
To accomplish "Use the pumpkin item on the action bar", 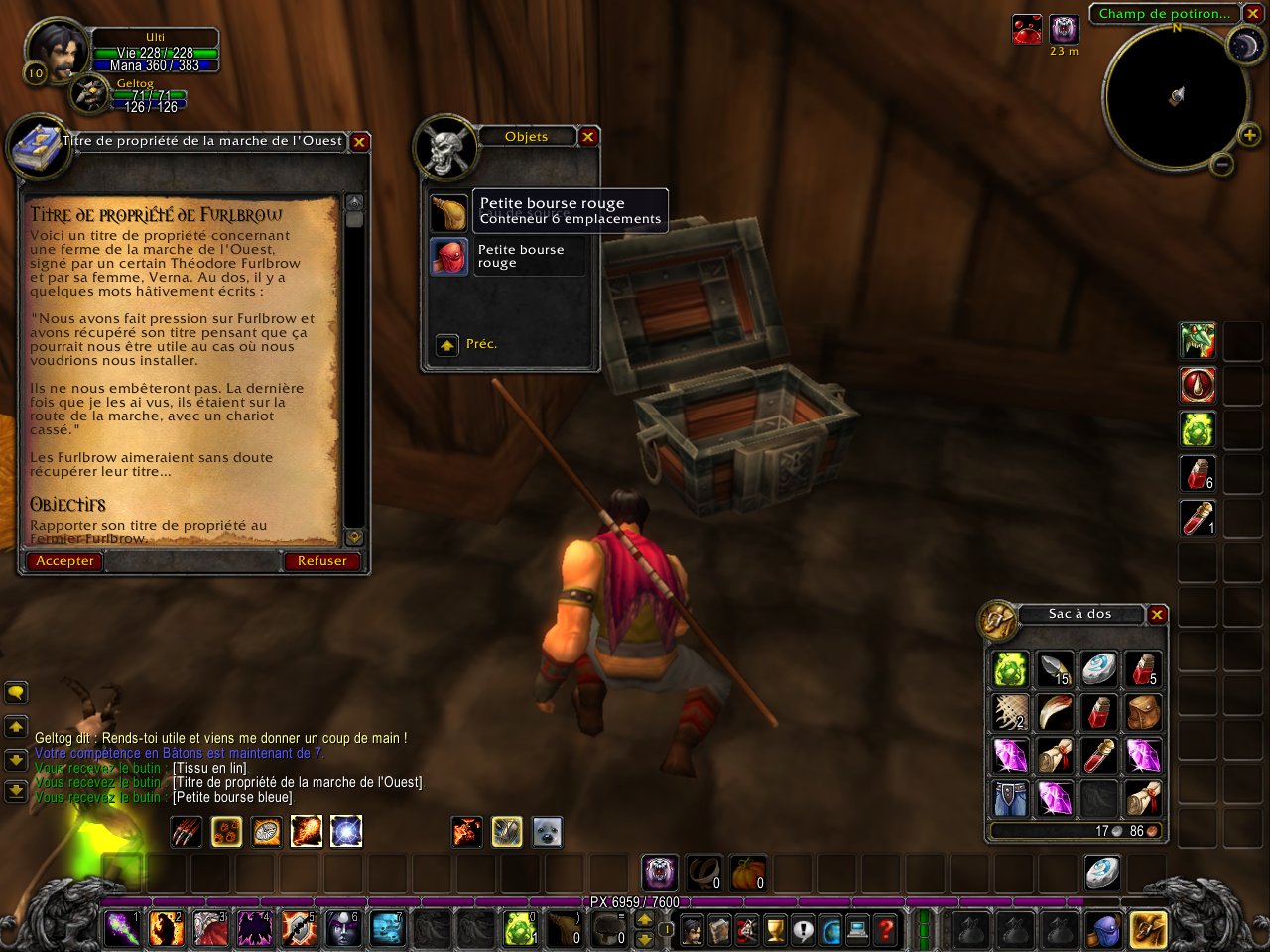I will (750, 872).
